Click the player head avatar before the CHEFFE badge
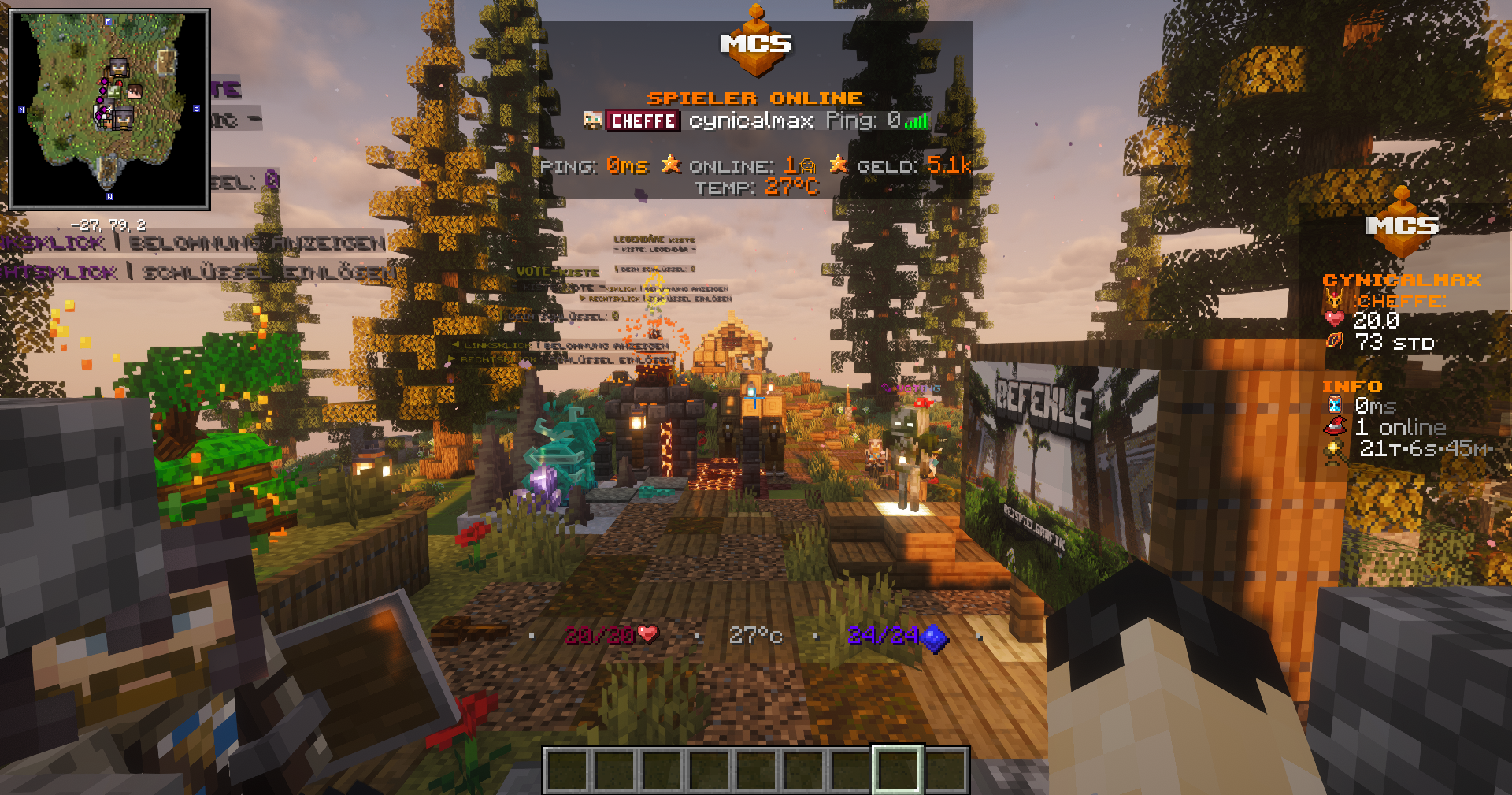The image size is (1512, 795). pyautogui.click(x=594, y=121)
